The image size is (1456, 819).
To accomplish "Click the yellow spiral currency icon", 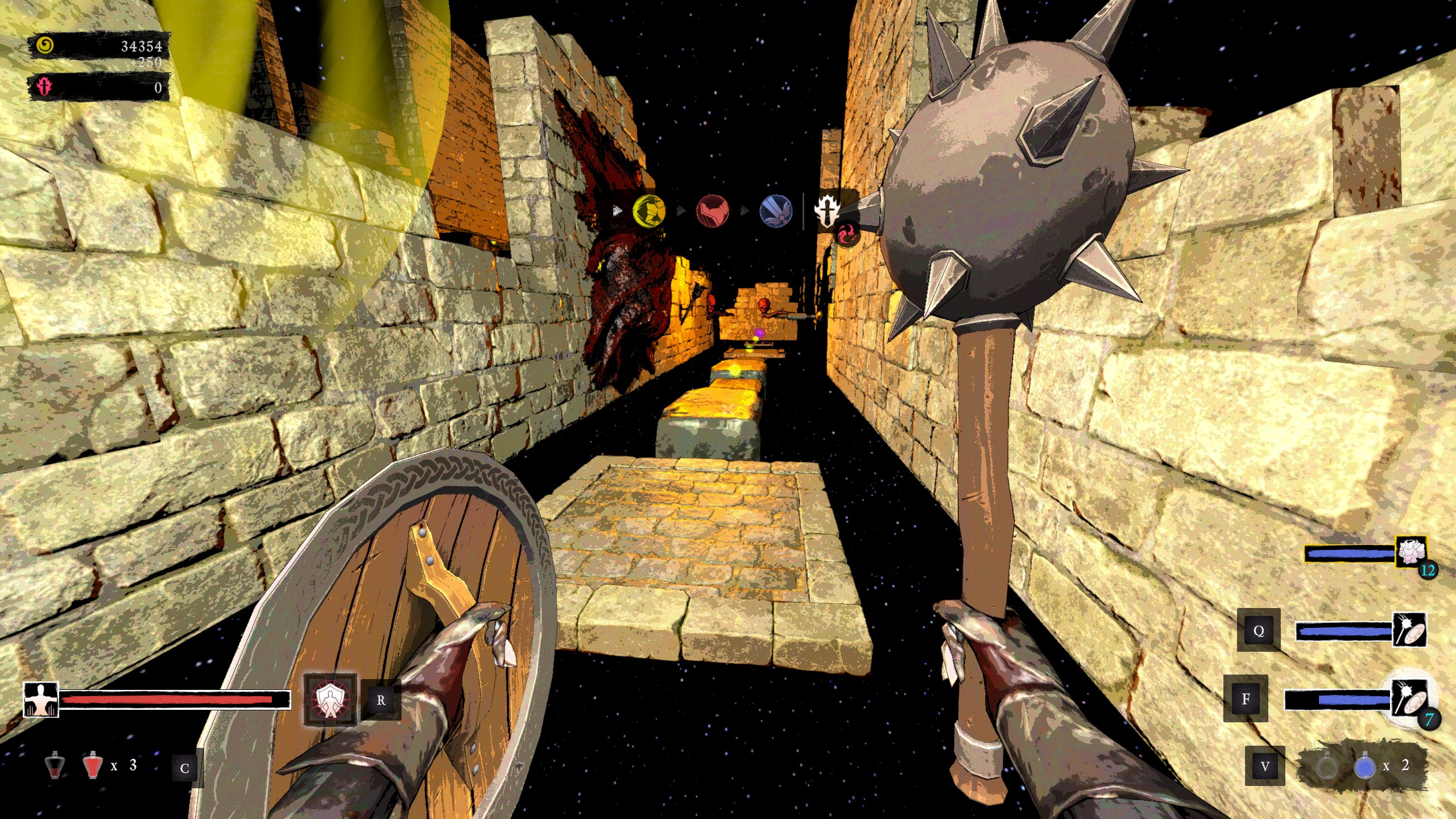I will click(x=45, y=45).
